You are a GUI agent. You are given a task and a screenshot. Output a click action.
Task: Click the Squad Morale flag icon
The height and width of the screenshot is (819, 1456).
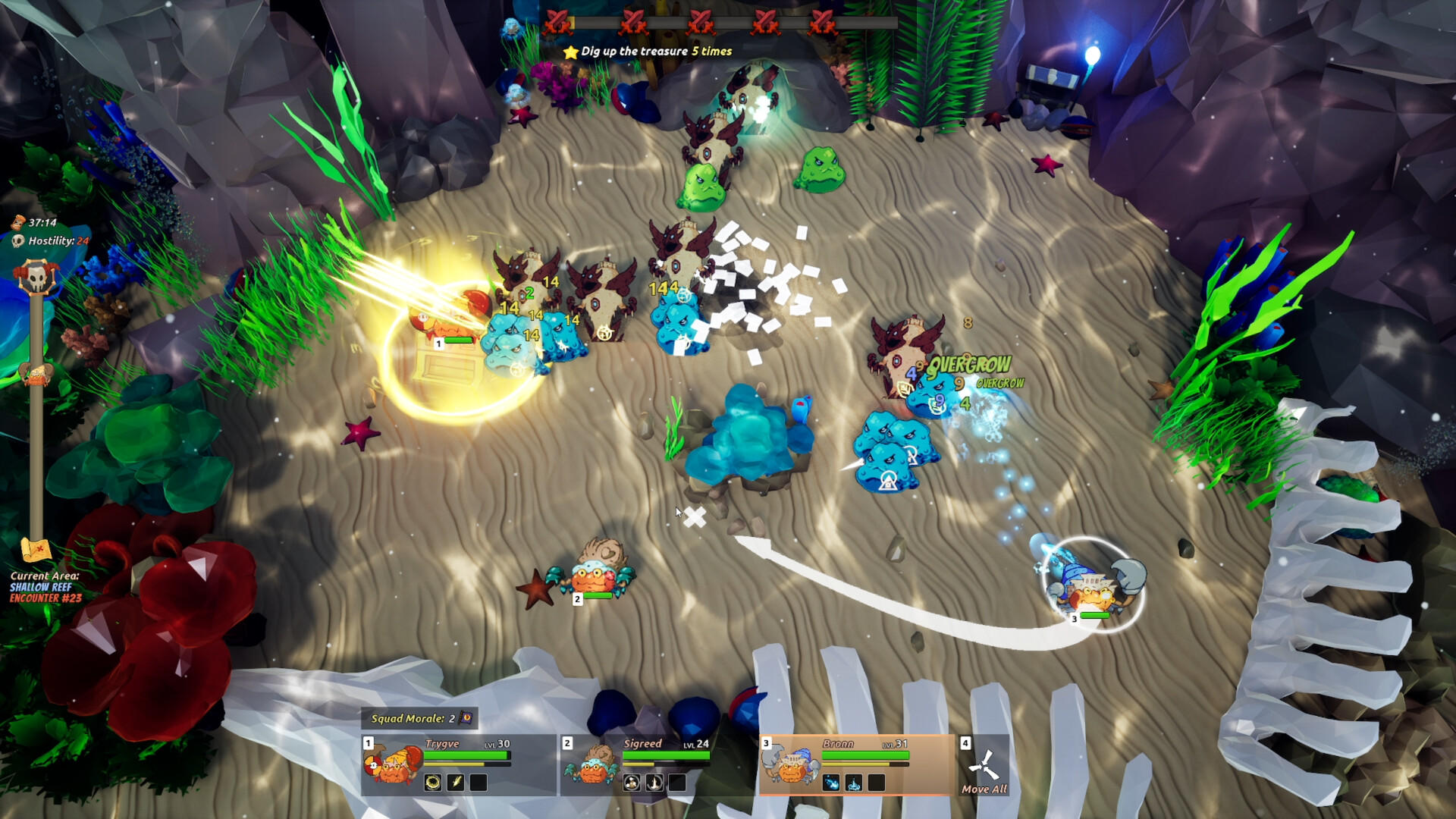click(x=466, y=718)
